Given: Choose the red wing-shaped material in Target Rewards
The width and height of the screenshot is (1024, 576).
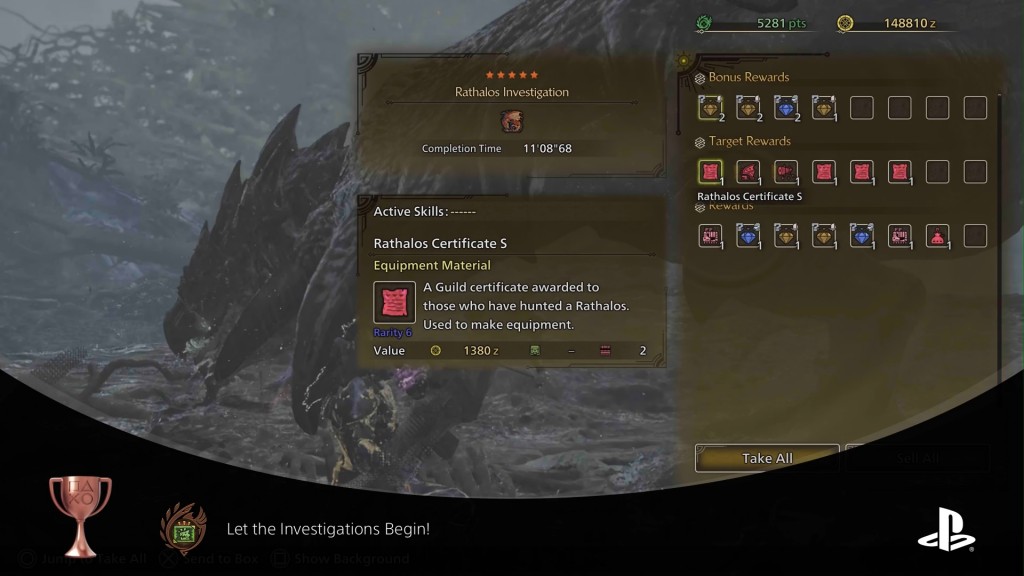Looking at the screenshot, I should [x=747, y=172].
